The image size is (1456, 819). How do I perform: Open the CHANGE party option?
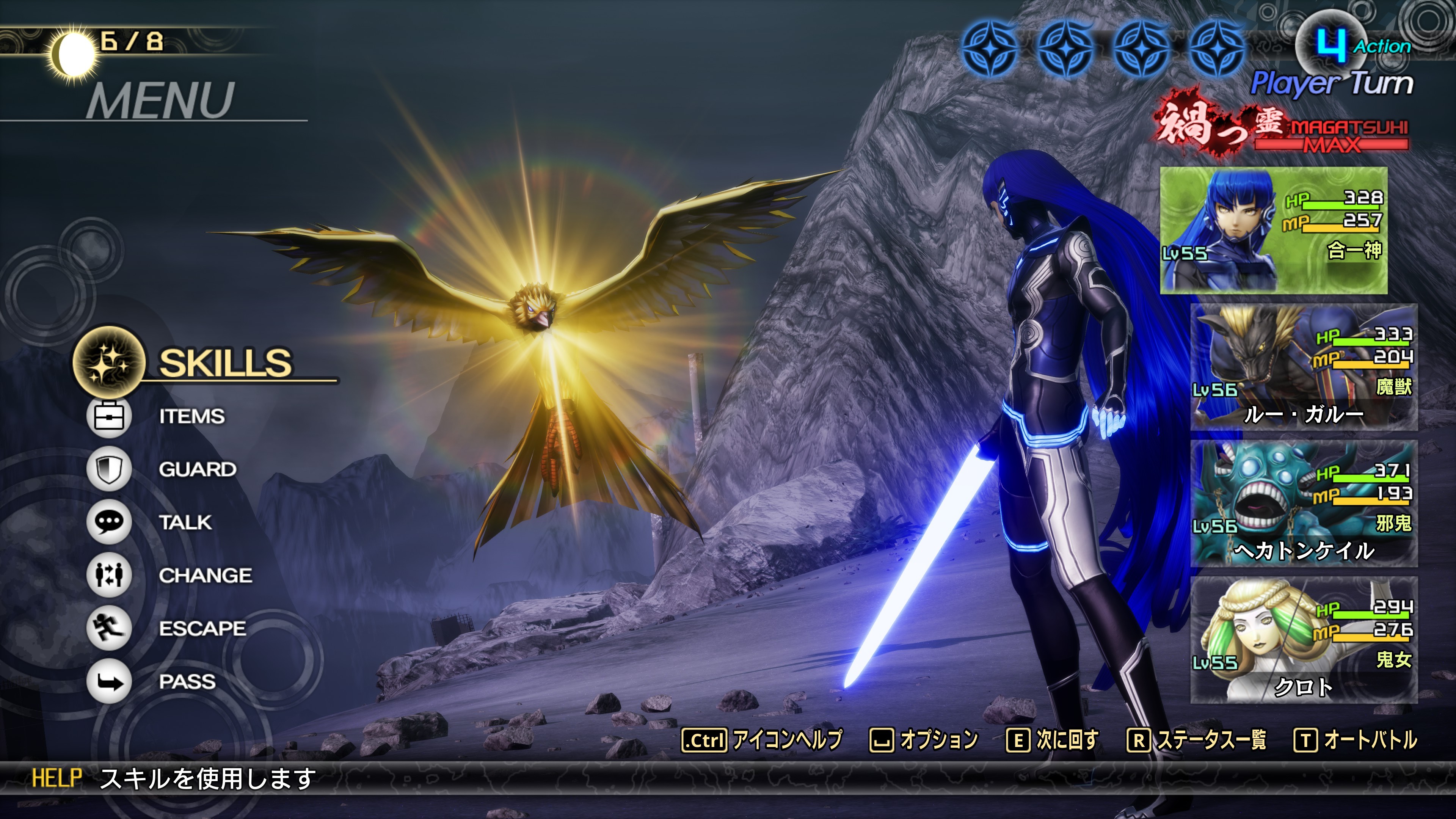[x=205, y=576]
